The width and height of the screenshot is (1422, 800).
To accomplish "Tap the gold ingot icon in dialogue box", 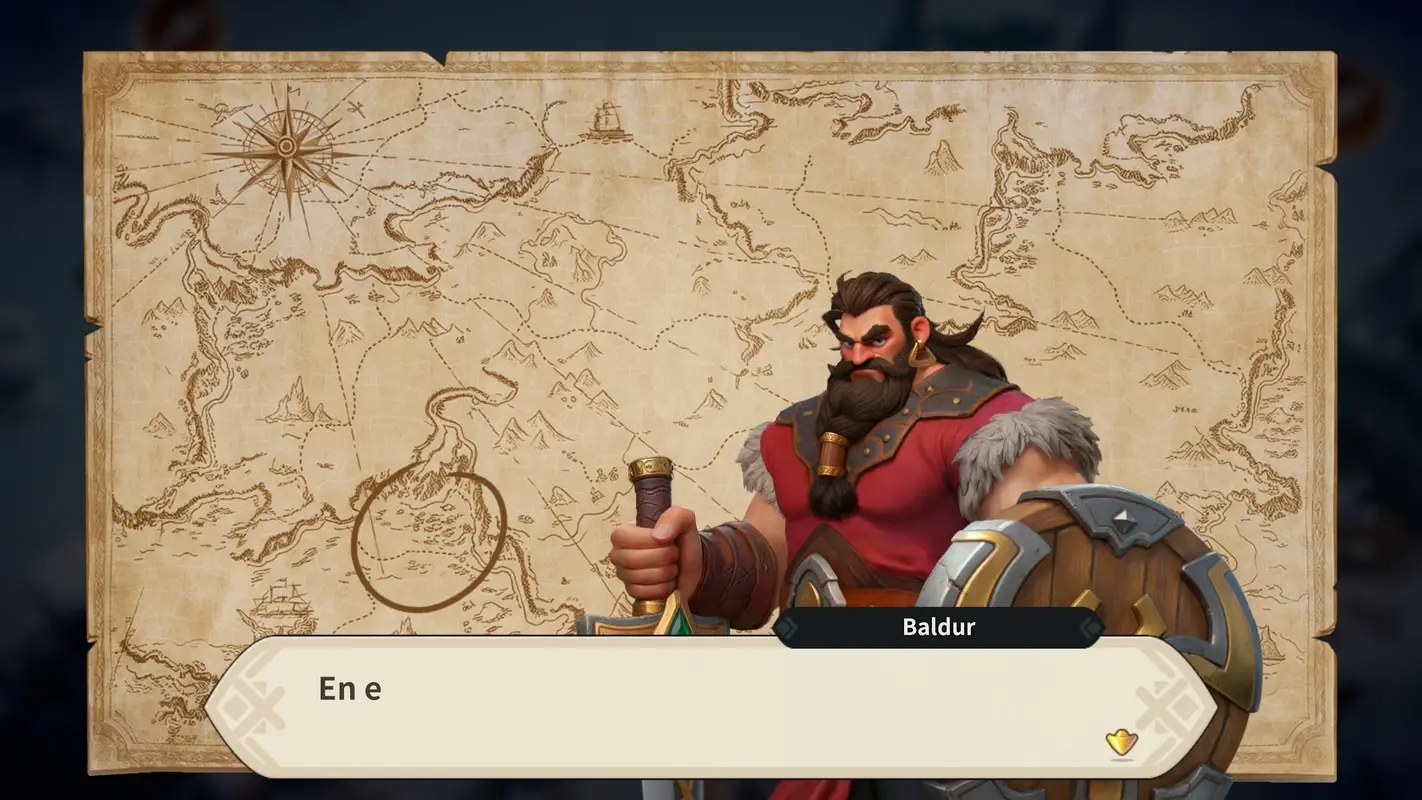I will [x=1120, y=743].
